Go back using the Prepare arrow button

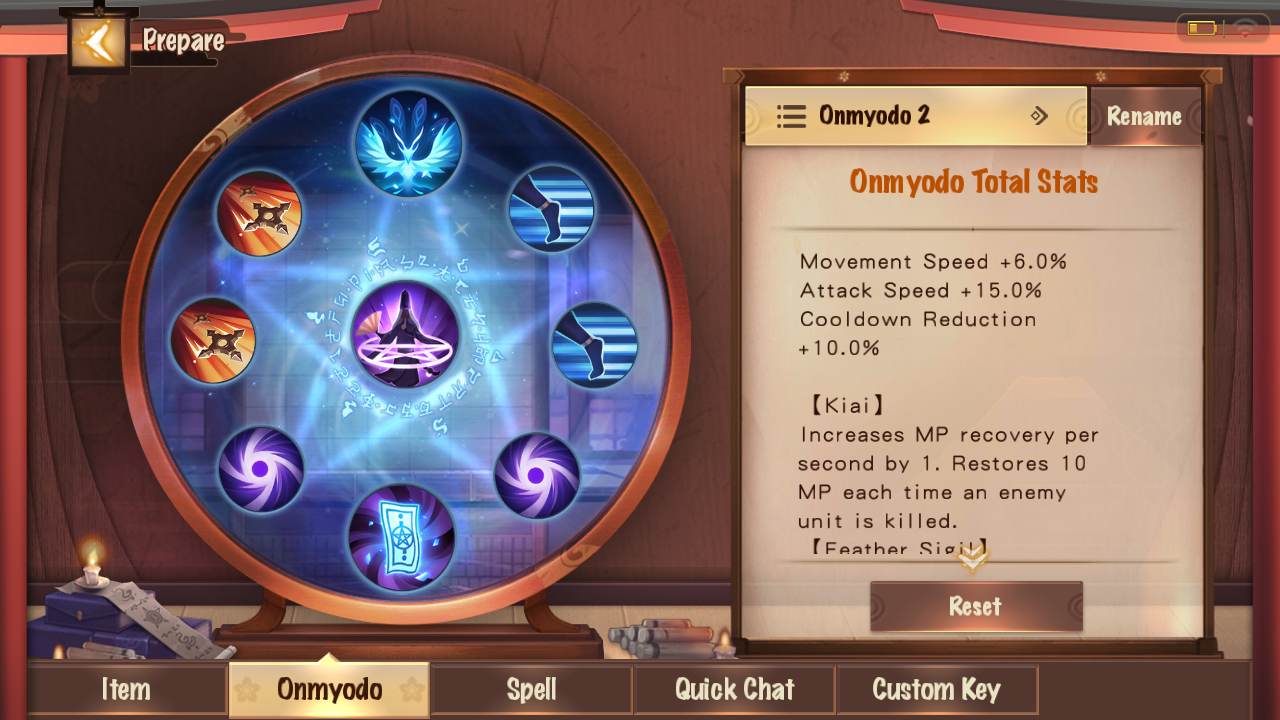pyautogui.click(x=98, y=42)
